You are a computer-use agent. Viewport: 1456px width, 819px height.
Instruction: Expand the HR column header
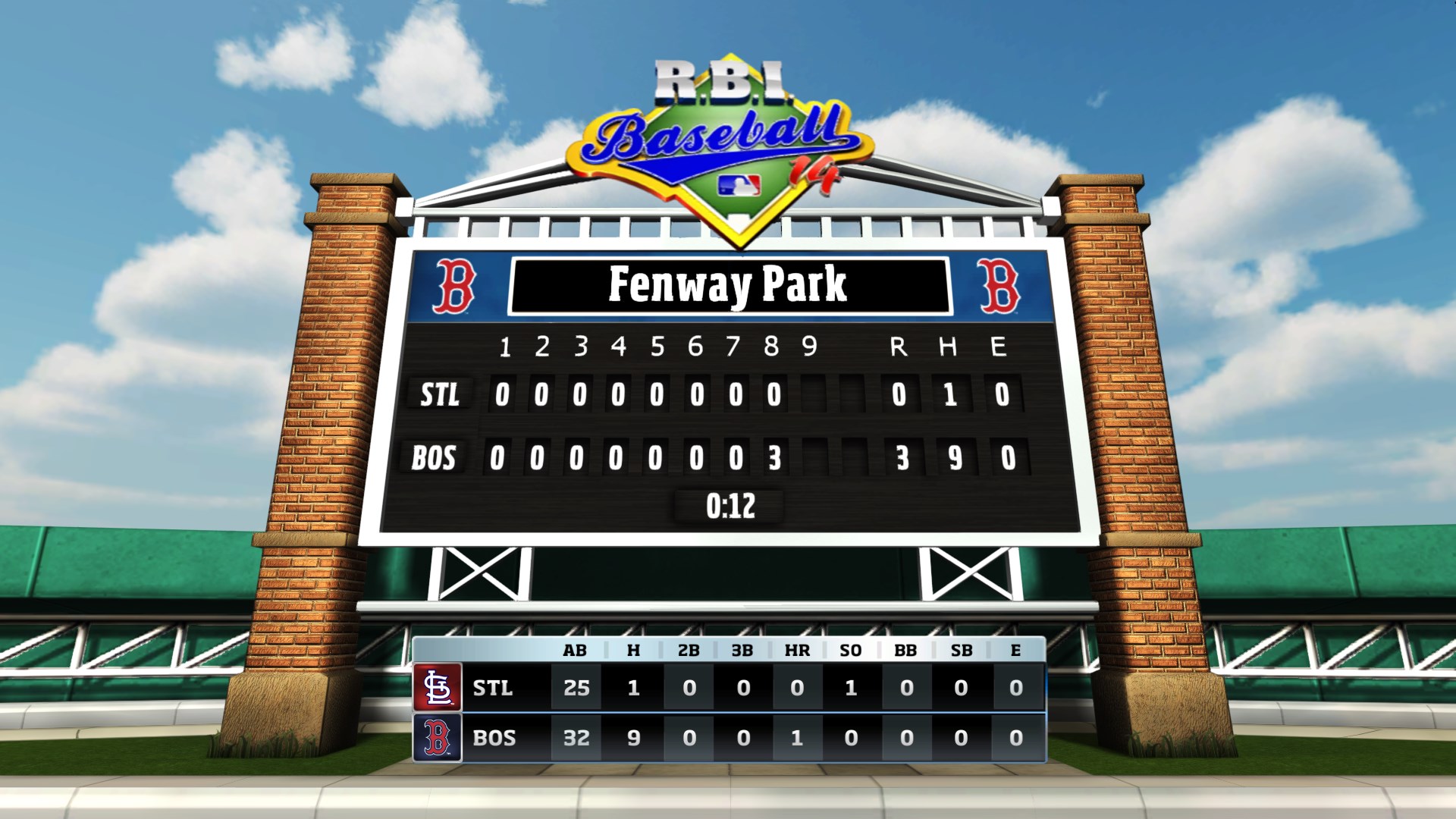pyautogui.click(x=795, y=650)
